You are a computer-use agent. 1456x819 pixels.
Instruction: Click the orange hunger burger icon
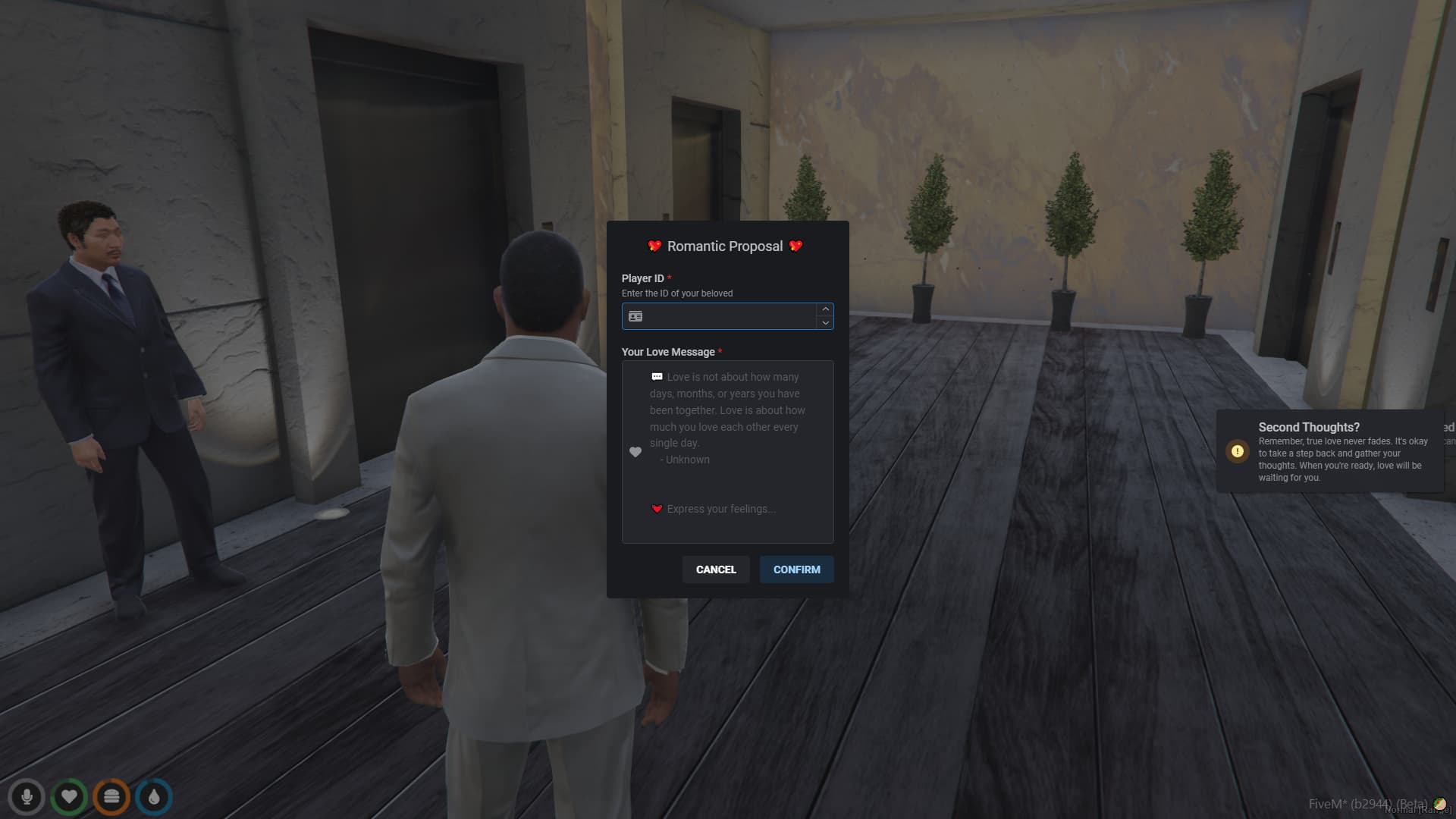click(111, 797)
